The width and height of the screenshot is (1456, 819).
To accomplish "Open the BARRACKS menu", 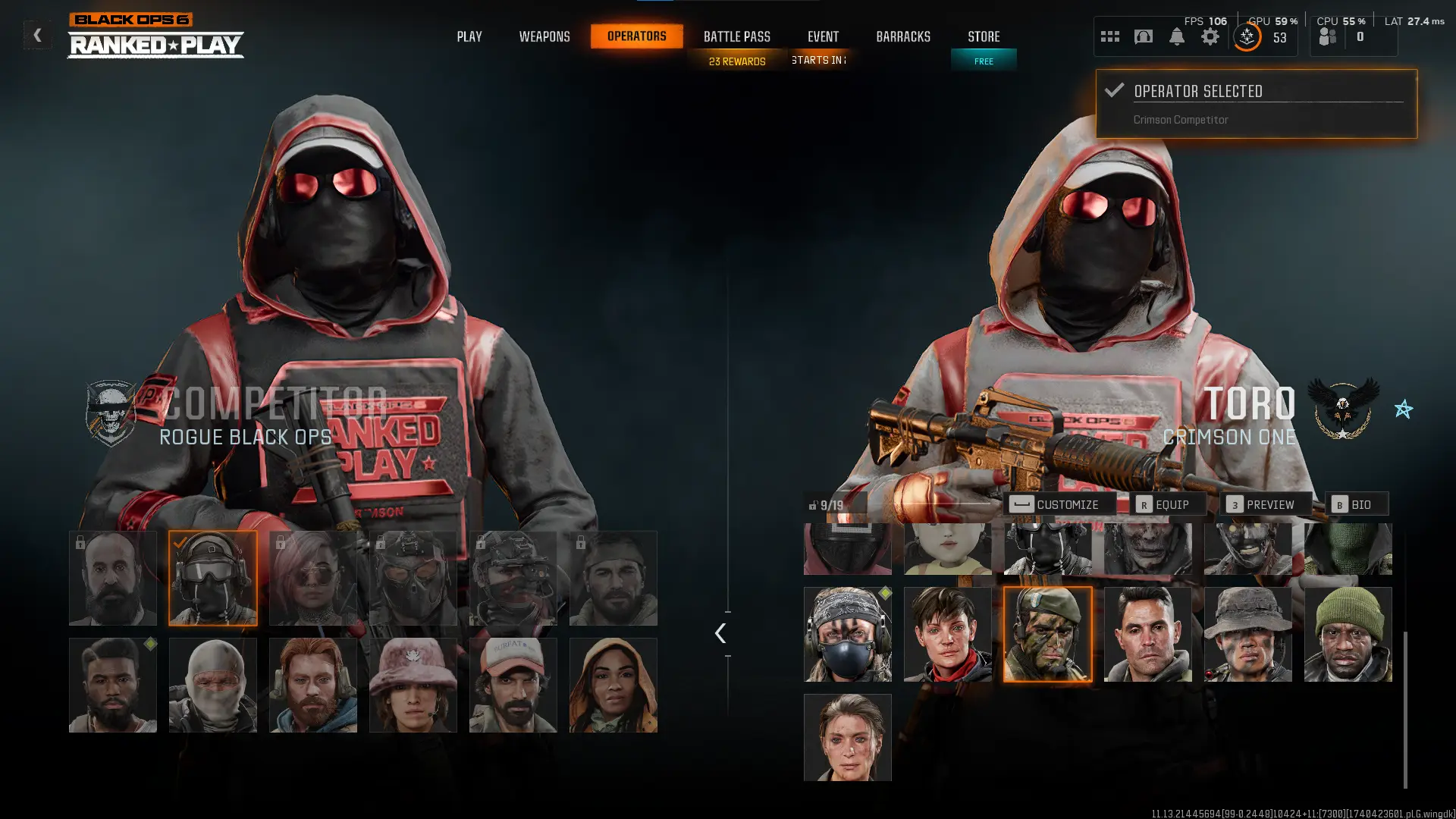I will point(902,36).
